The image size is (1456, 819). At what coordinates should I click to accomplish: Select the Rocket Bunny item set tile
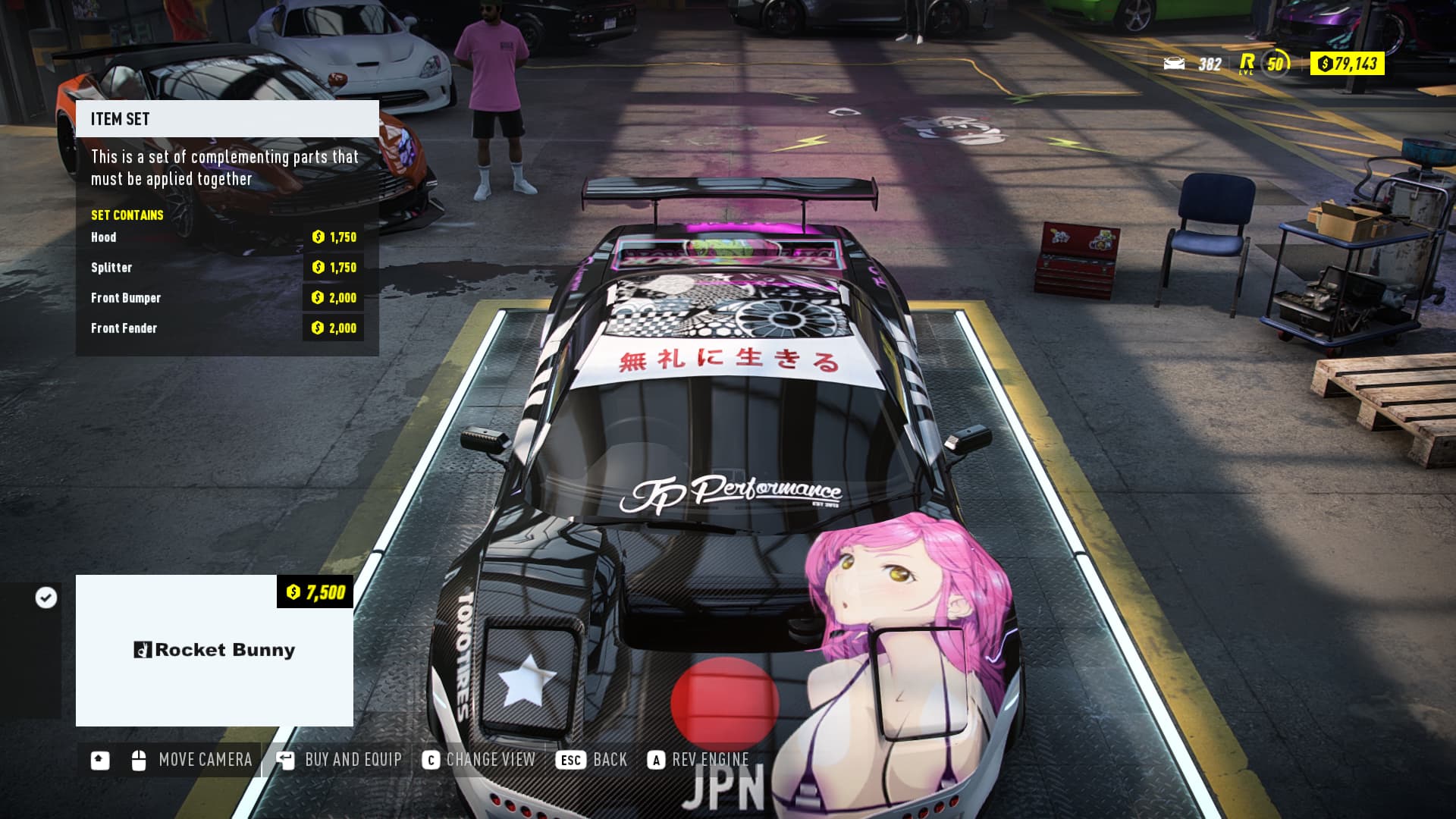pyautogui.click(x=215, y=650)
